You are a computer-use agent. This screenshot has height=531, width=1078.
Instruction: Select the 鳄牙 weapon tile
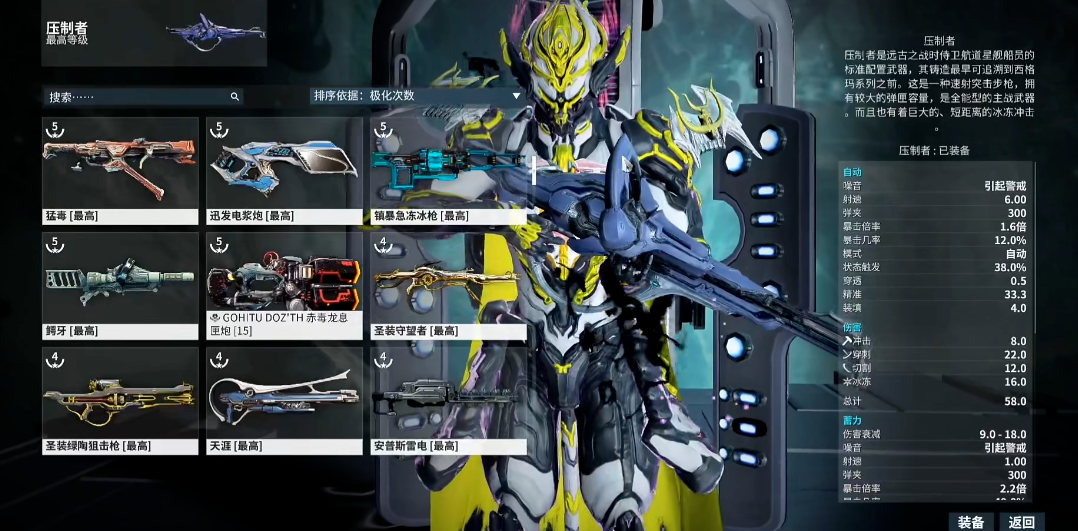coord(121,285)
